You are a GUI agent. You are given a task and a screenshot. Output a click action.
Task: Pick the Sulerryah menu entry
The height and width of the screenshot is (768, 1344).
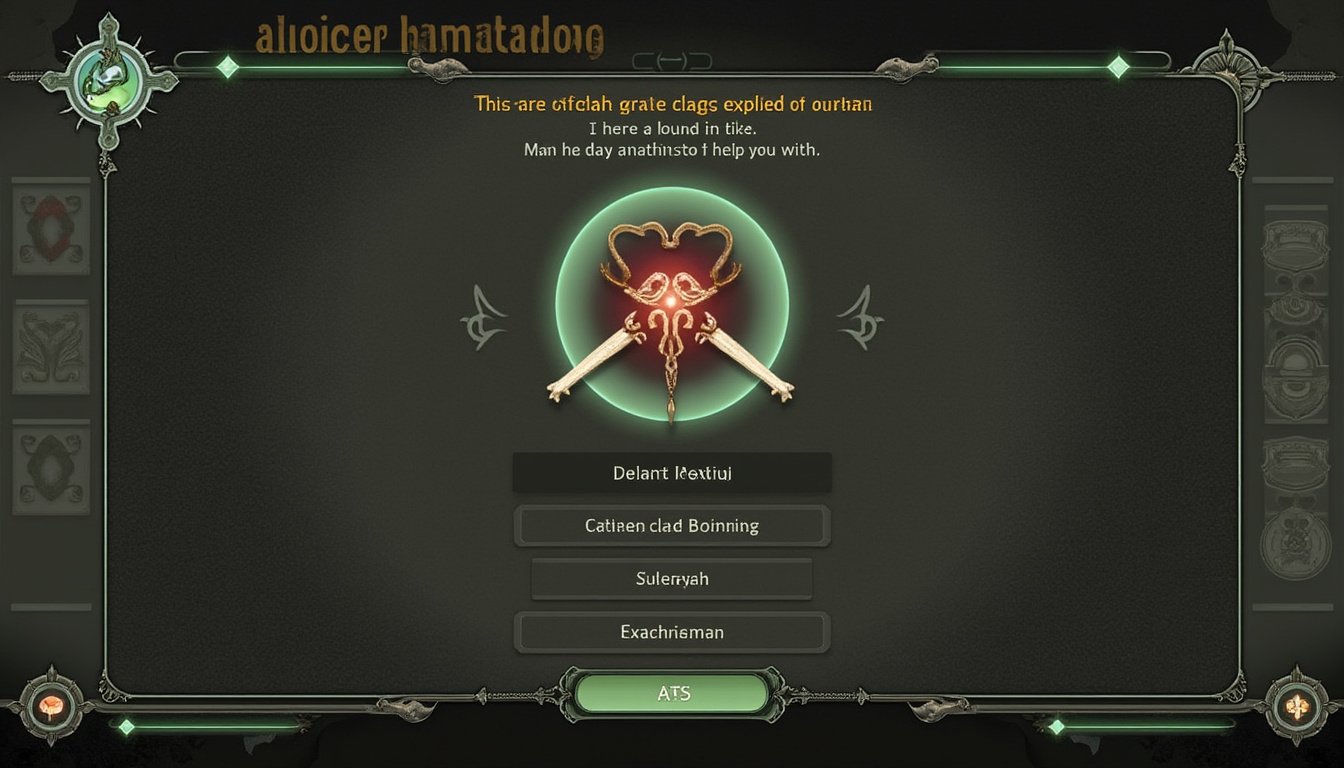(x=672, y=579)
